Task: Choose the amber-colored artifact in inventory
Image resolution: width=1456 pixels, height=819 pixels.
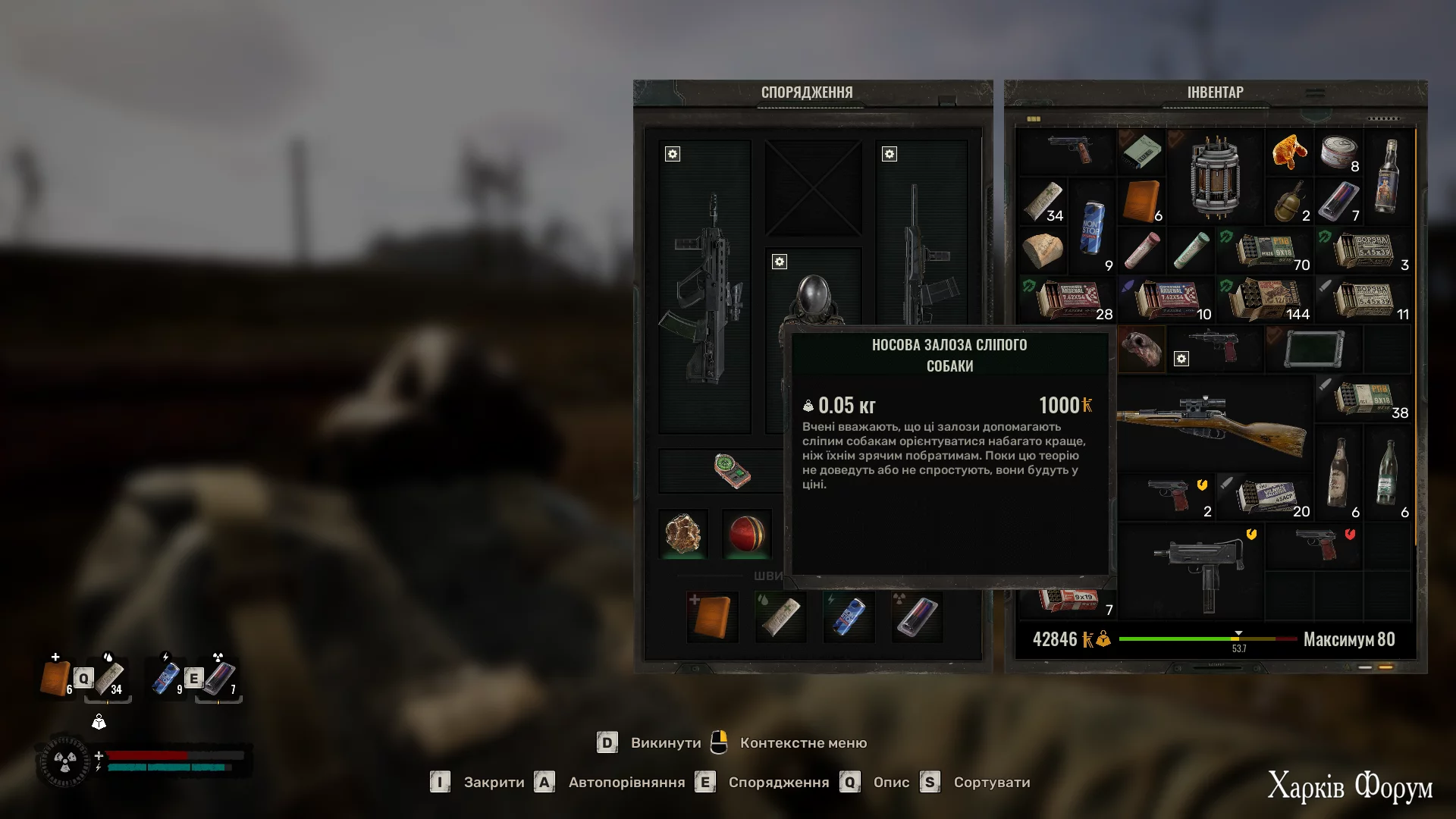Action: [1289, 152]
